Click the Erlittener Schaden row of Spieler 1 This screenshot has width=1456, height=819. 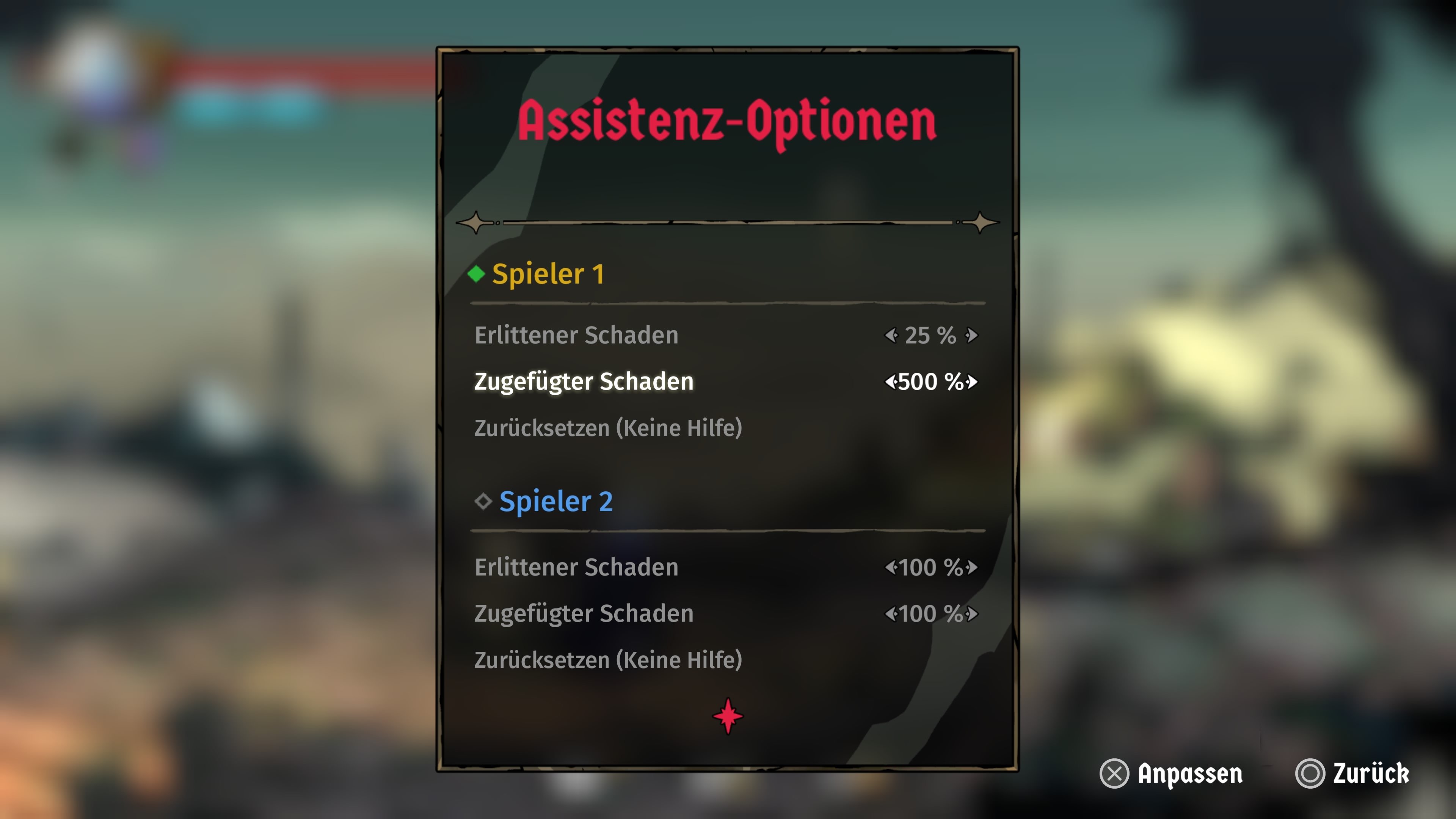(x=577, y=335)
